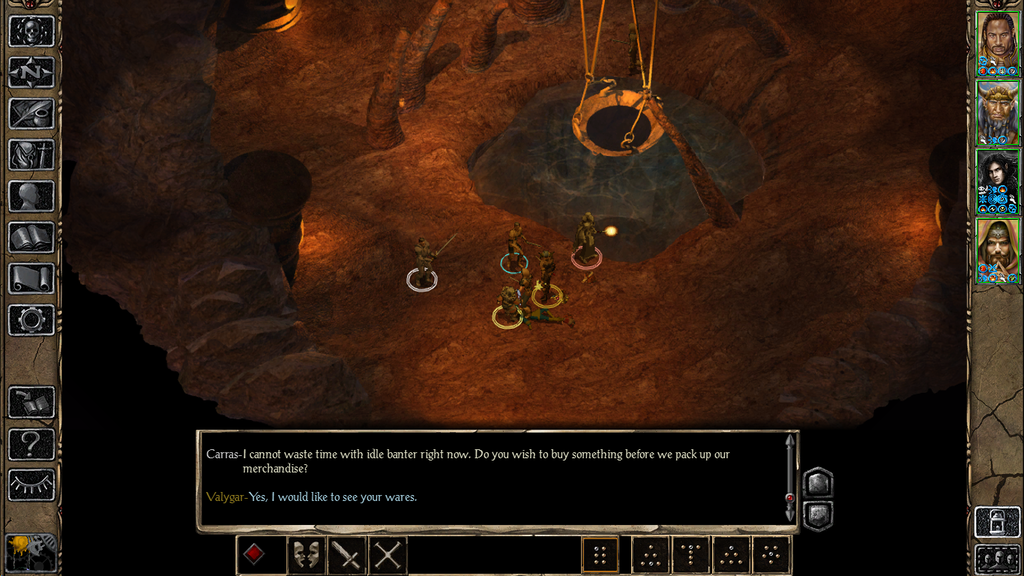Select the hooded bearded man's portrait

[x=997, y=249]
